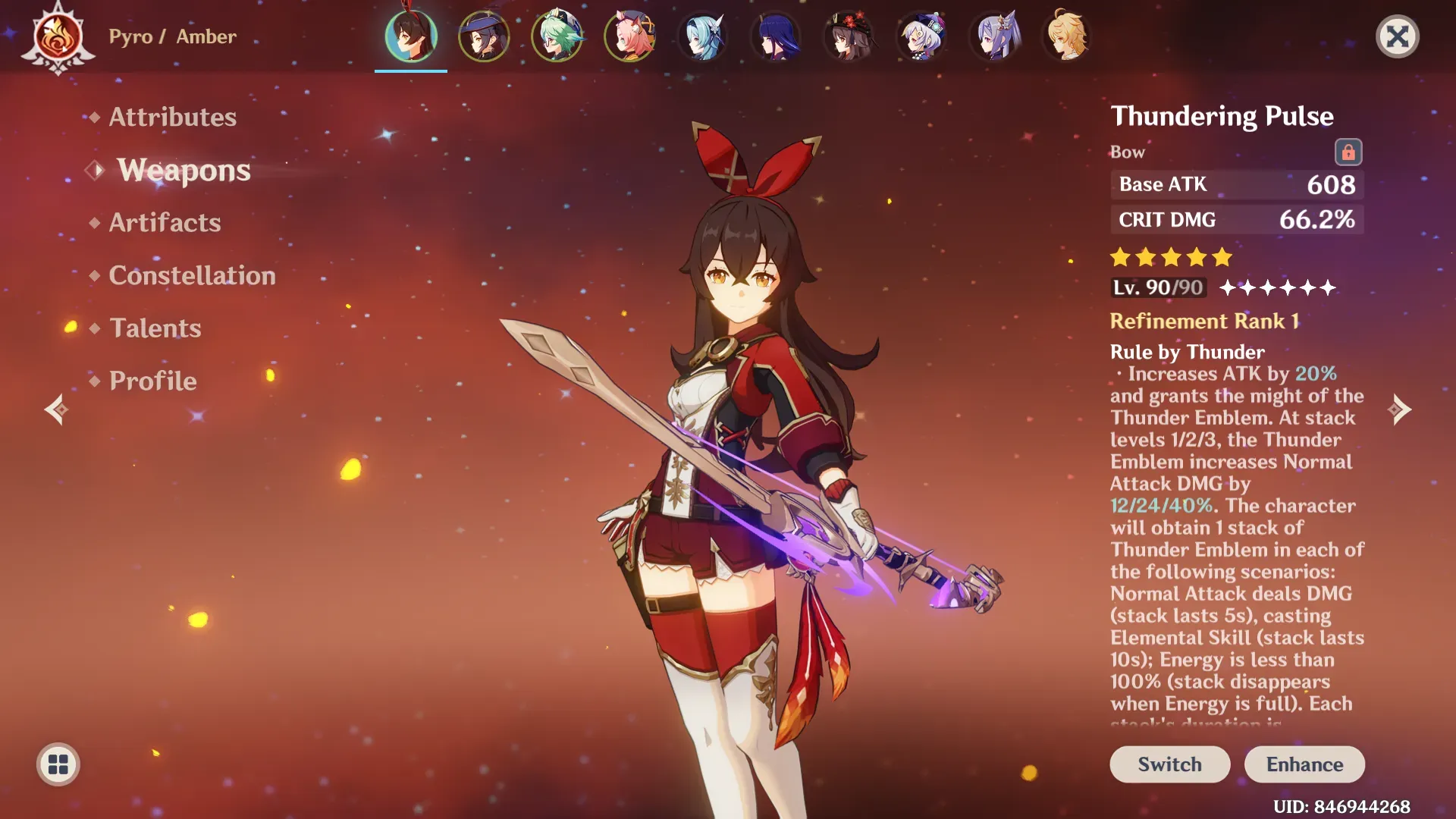The image size is (1456, 819).
Task: Select Diona's character portrait
Action: [630, 36]
